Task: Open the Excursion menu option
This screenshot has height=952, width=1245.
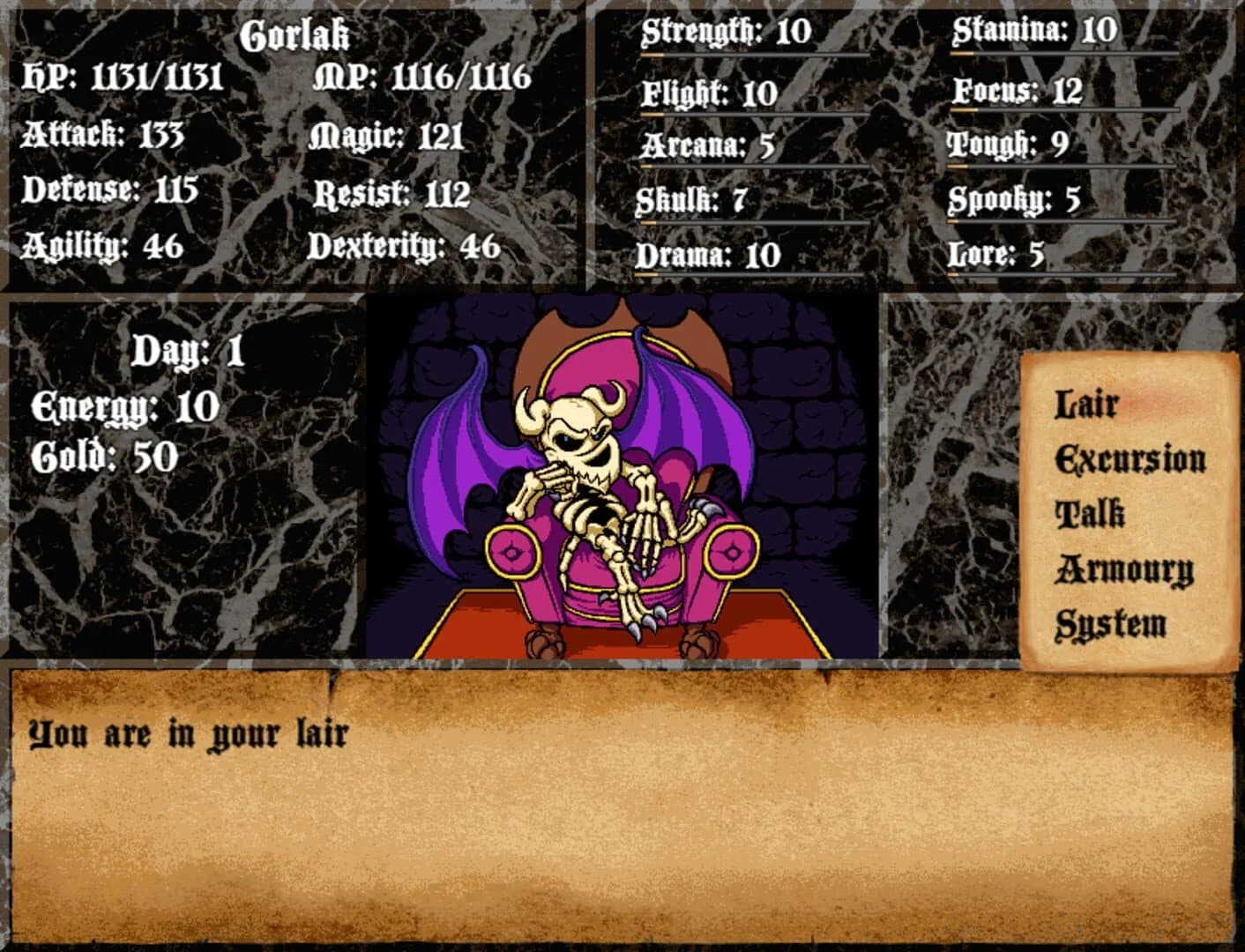Action: pyautogui.click(x=1131, y=457)
